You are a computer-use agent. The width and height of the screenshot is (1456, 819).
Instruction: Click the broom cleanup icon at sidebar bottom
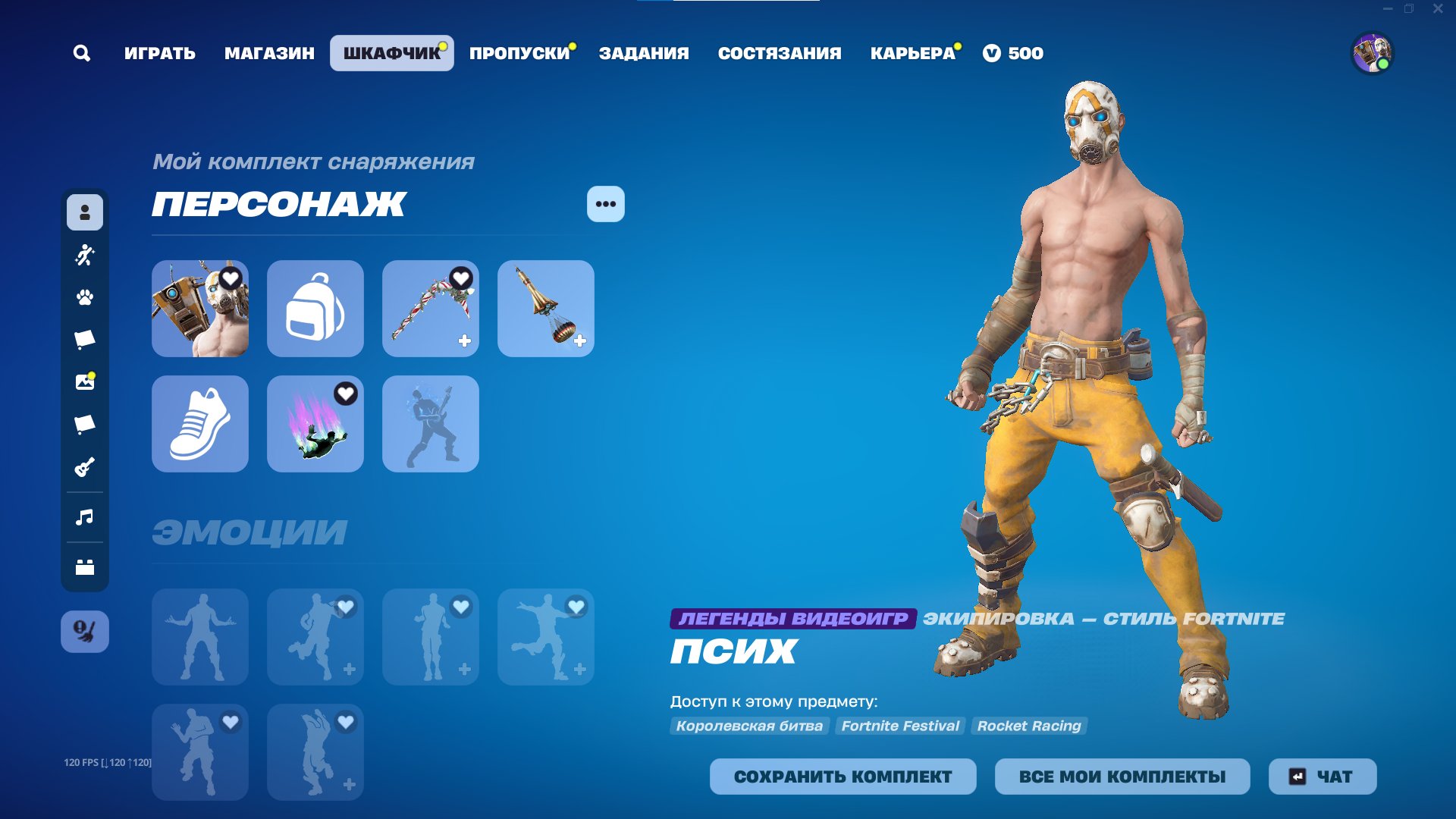pyautogui.click(x=84, y=629)
